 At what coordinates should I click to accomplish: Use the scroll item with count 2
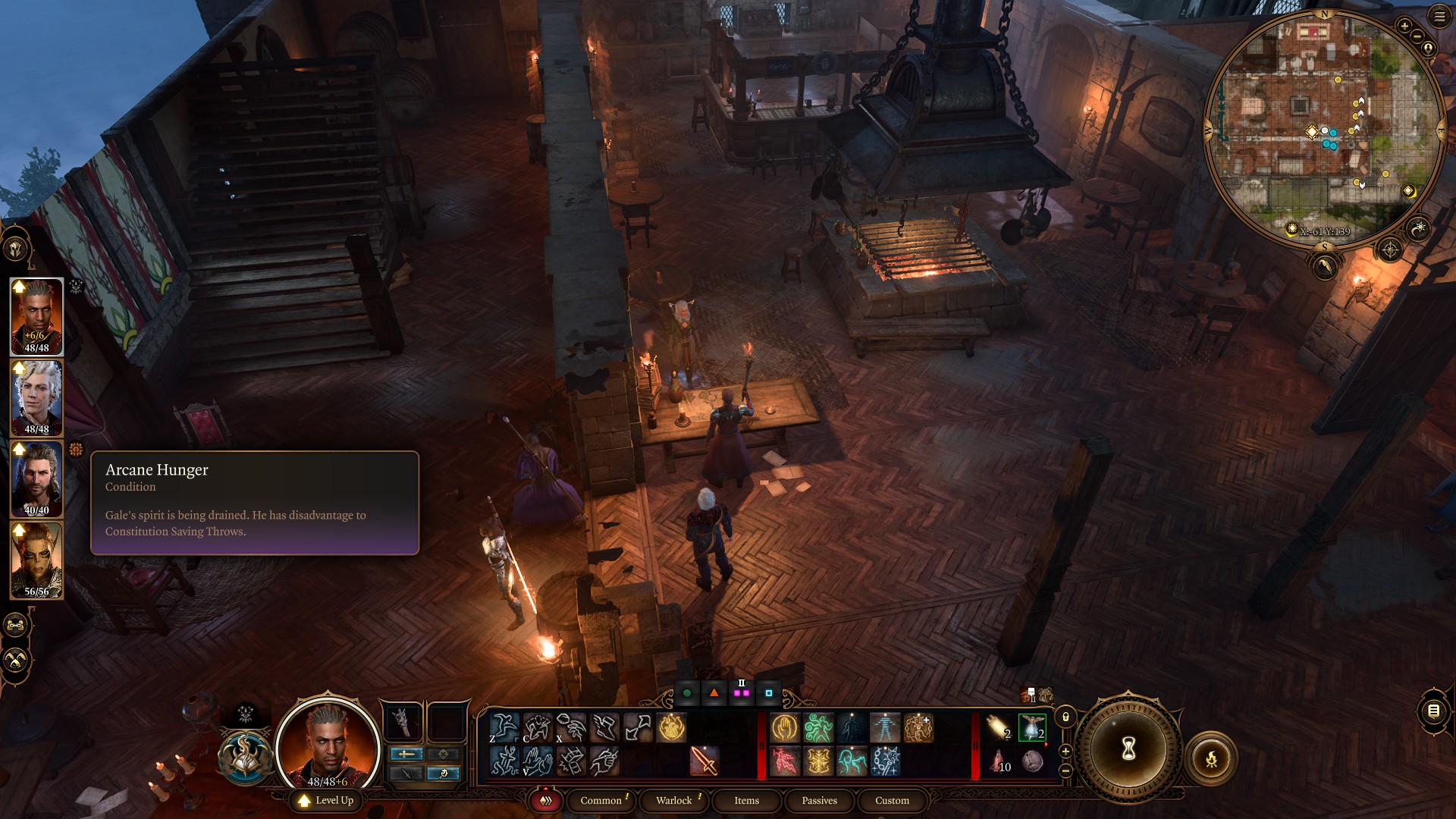[x=998, y=728]
